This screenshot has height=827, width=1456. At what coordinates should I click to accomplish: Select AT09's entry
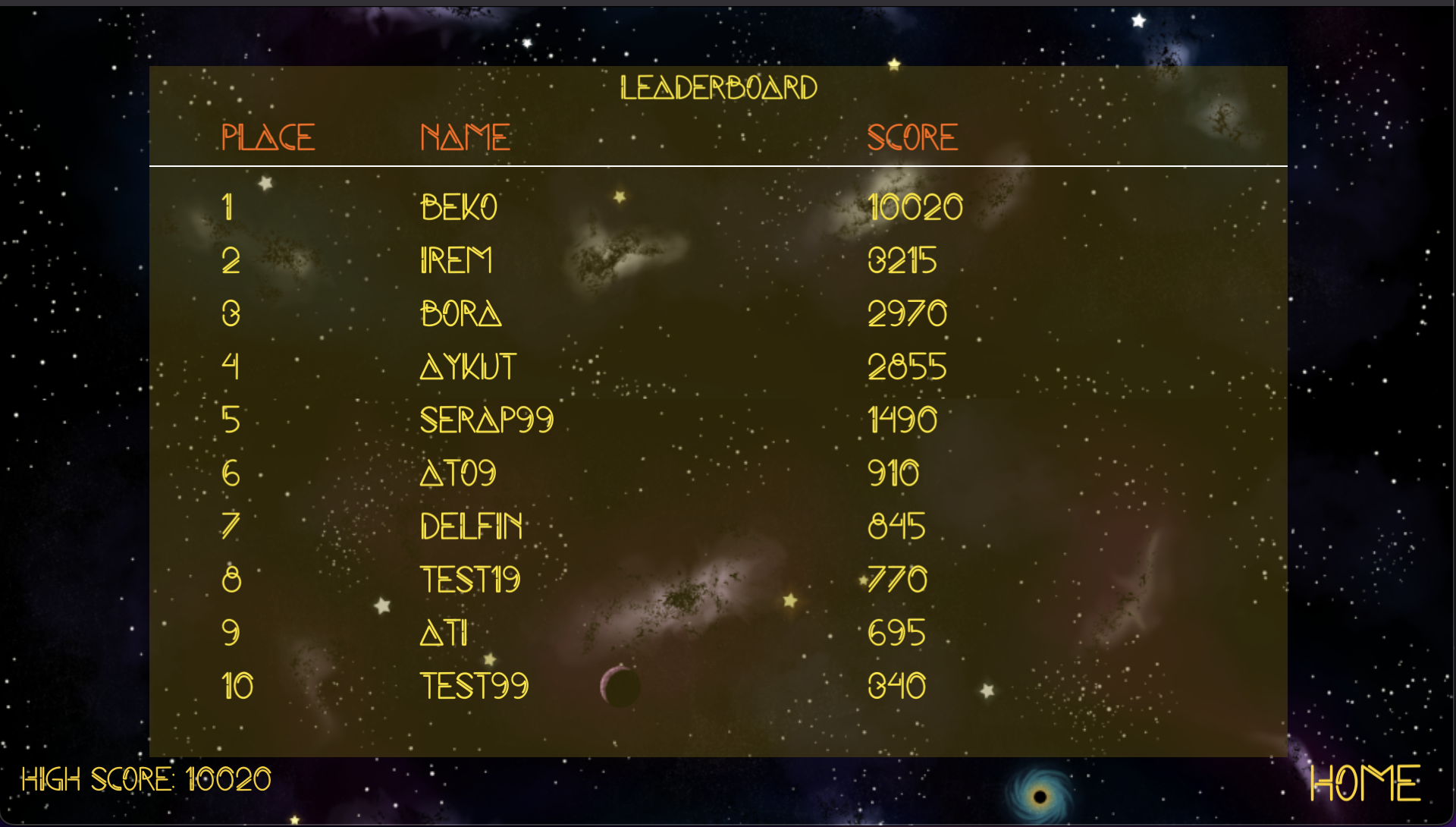pos(458,473)
